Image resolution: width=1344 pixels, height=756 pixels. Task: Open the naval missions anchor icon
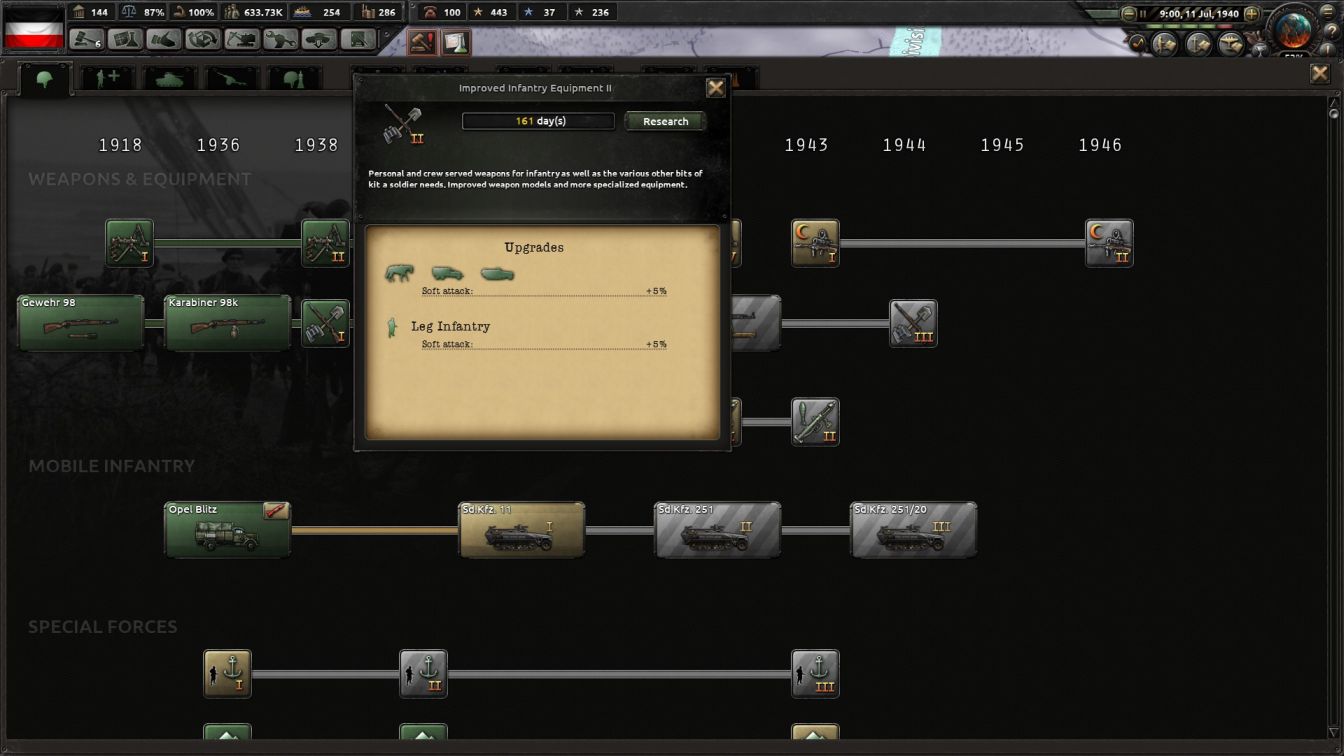1198,43
